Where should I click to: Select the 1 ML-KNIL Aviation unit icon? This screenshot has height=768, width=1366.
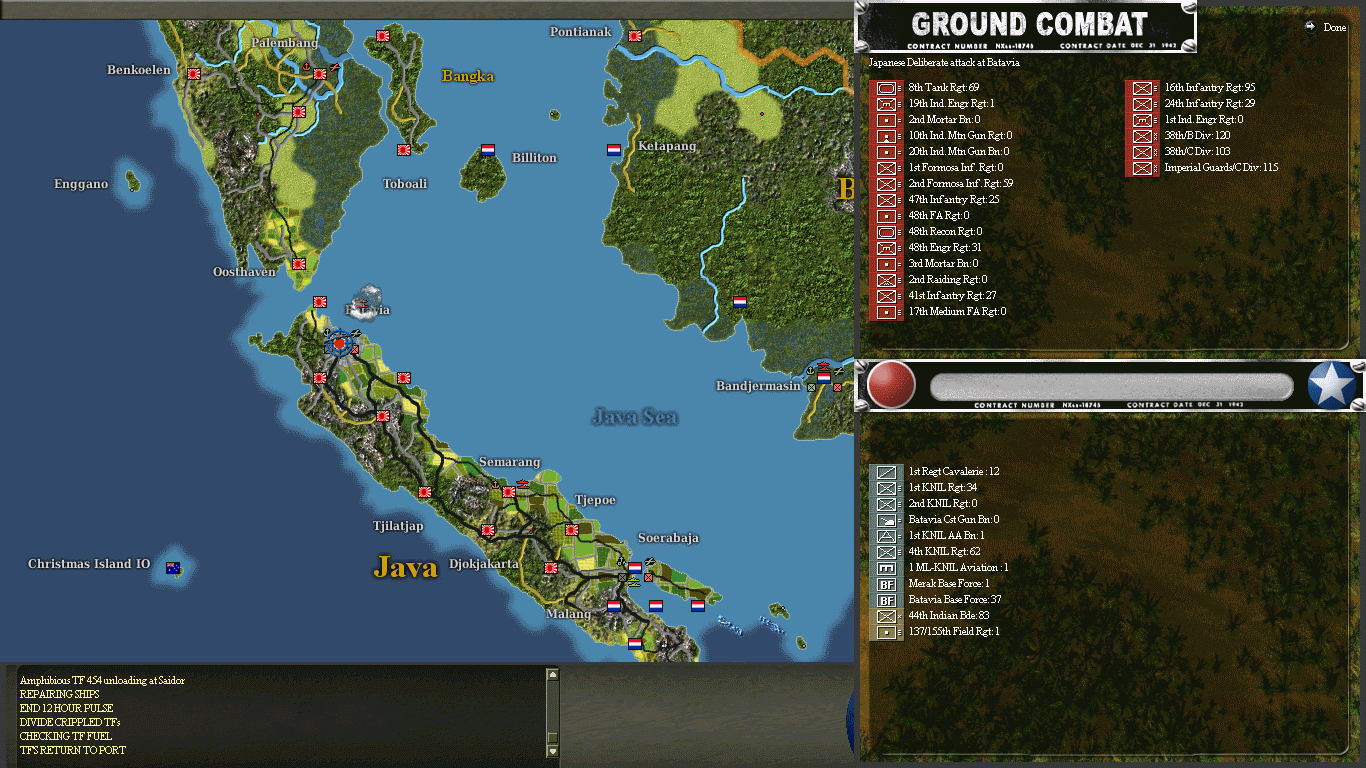pyautogui.click(x=885, y=567)
